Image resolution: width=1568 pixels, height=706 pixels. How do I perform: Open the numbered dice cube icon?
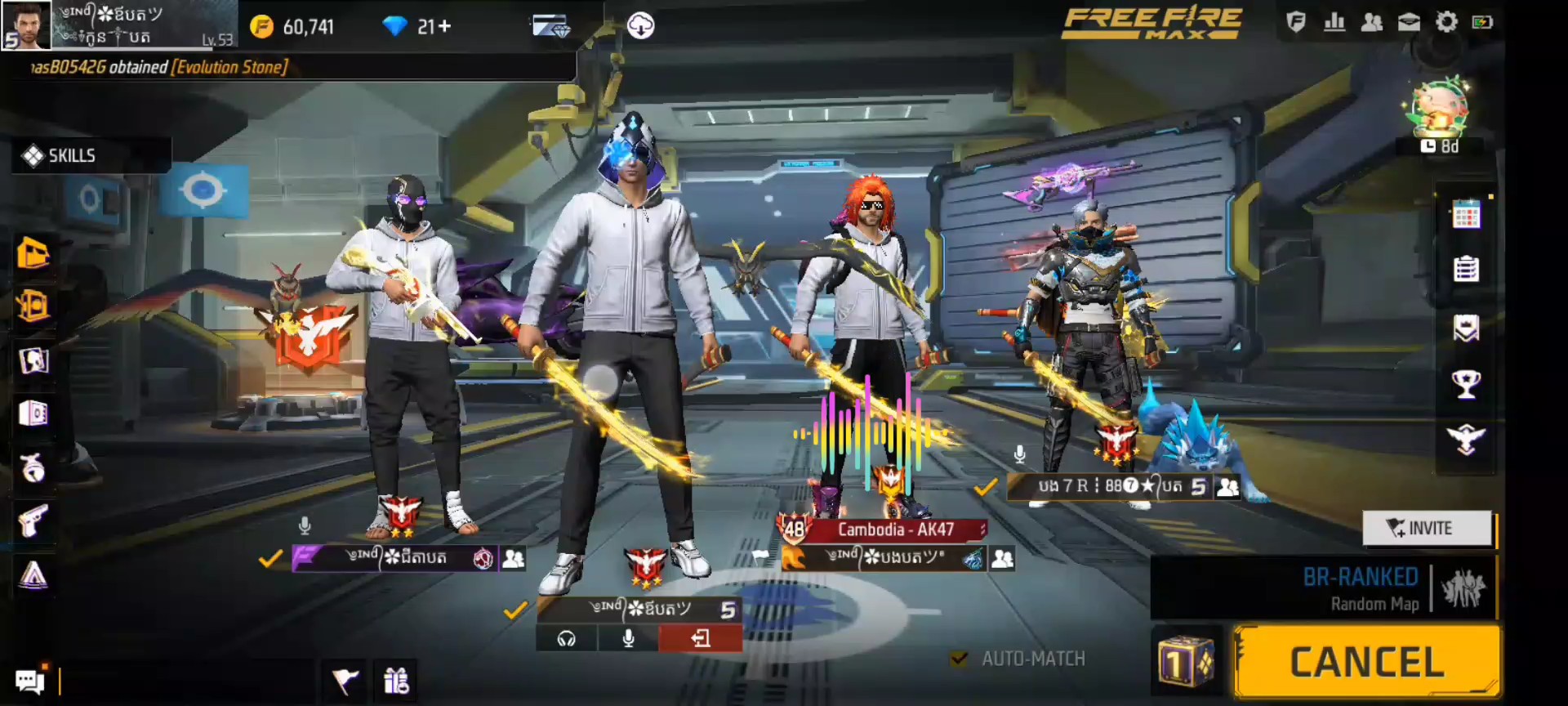click(1186, 662)
